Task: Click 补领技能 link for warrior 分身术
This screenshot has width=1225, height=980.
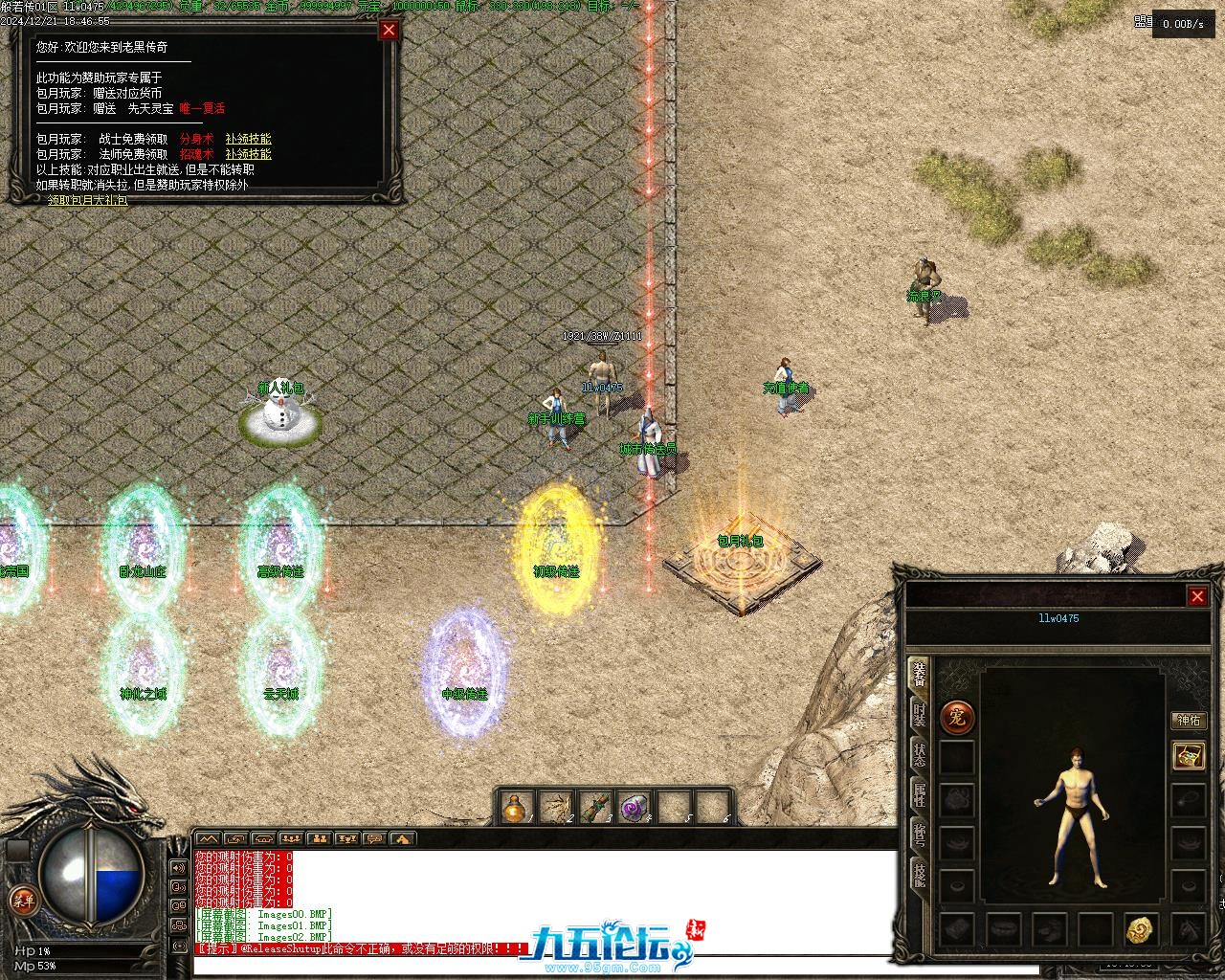Action: pyautogui.click(x=248, y=139)
